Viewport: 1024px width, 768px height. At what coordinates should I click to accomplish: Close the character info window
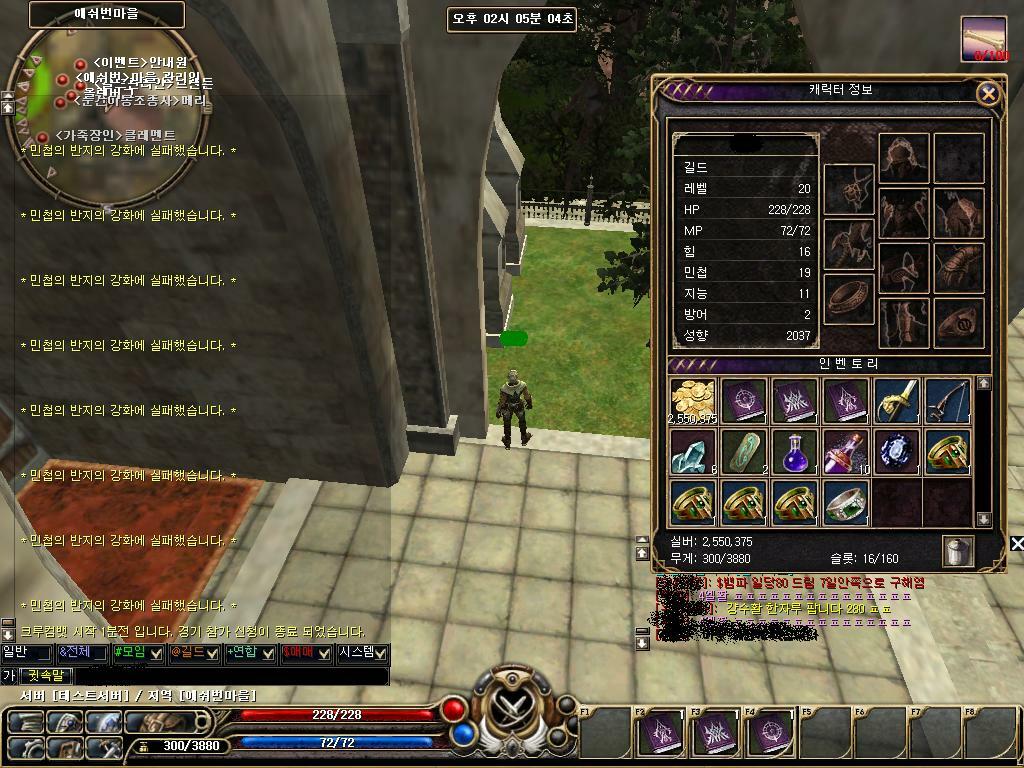[987, 94]
